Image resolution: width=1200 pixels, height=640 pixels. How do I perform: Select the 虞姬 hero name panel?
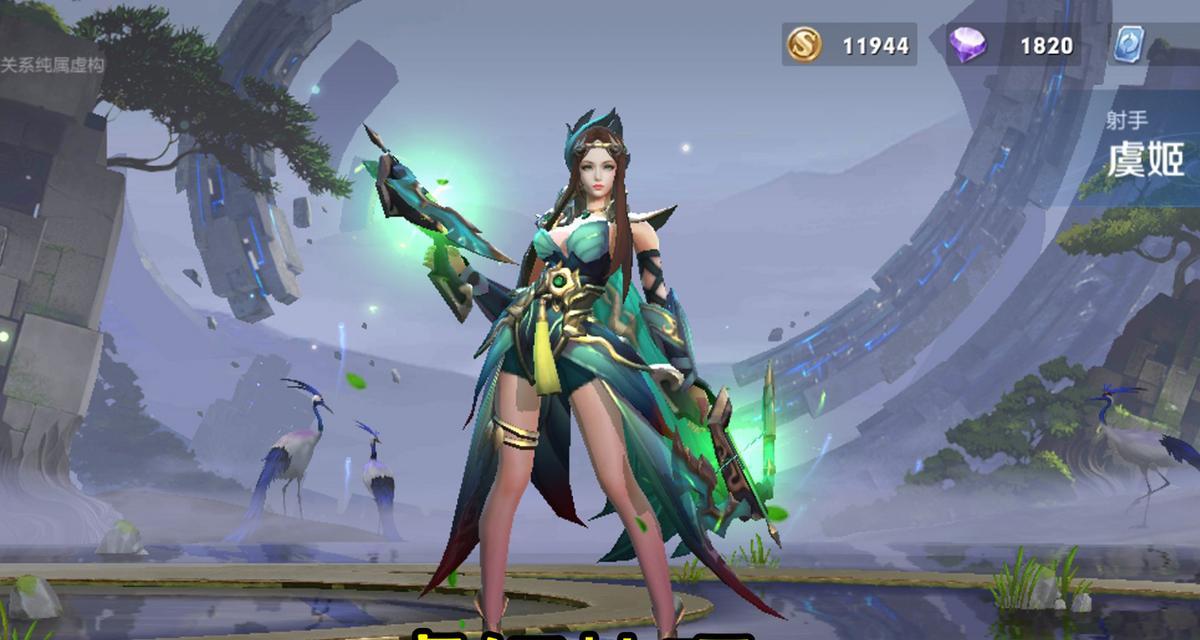(1145, 158)
